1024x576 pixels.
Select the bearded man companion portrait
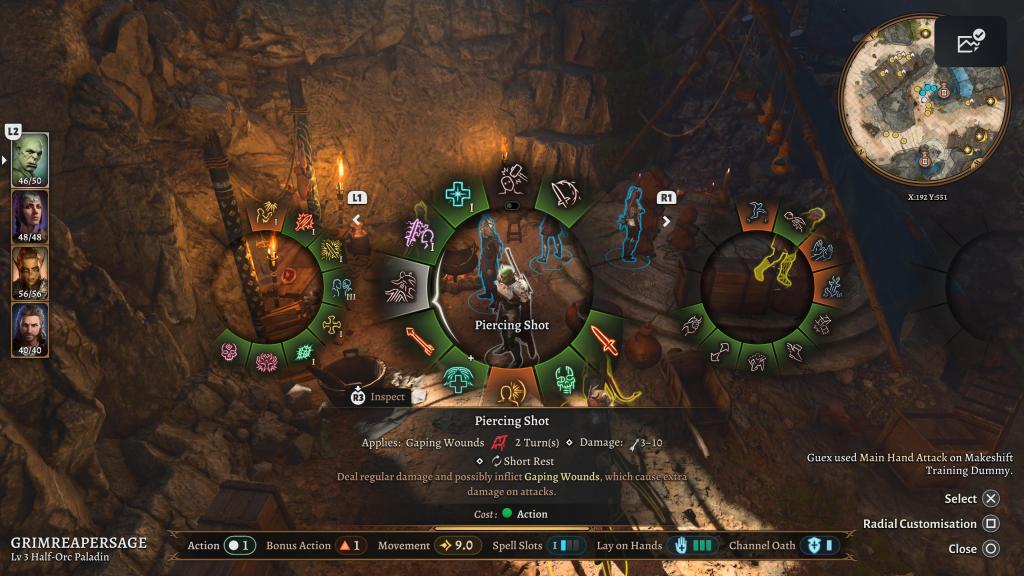(30, 330)
